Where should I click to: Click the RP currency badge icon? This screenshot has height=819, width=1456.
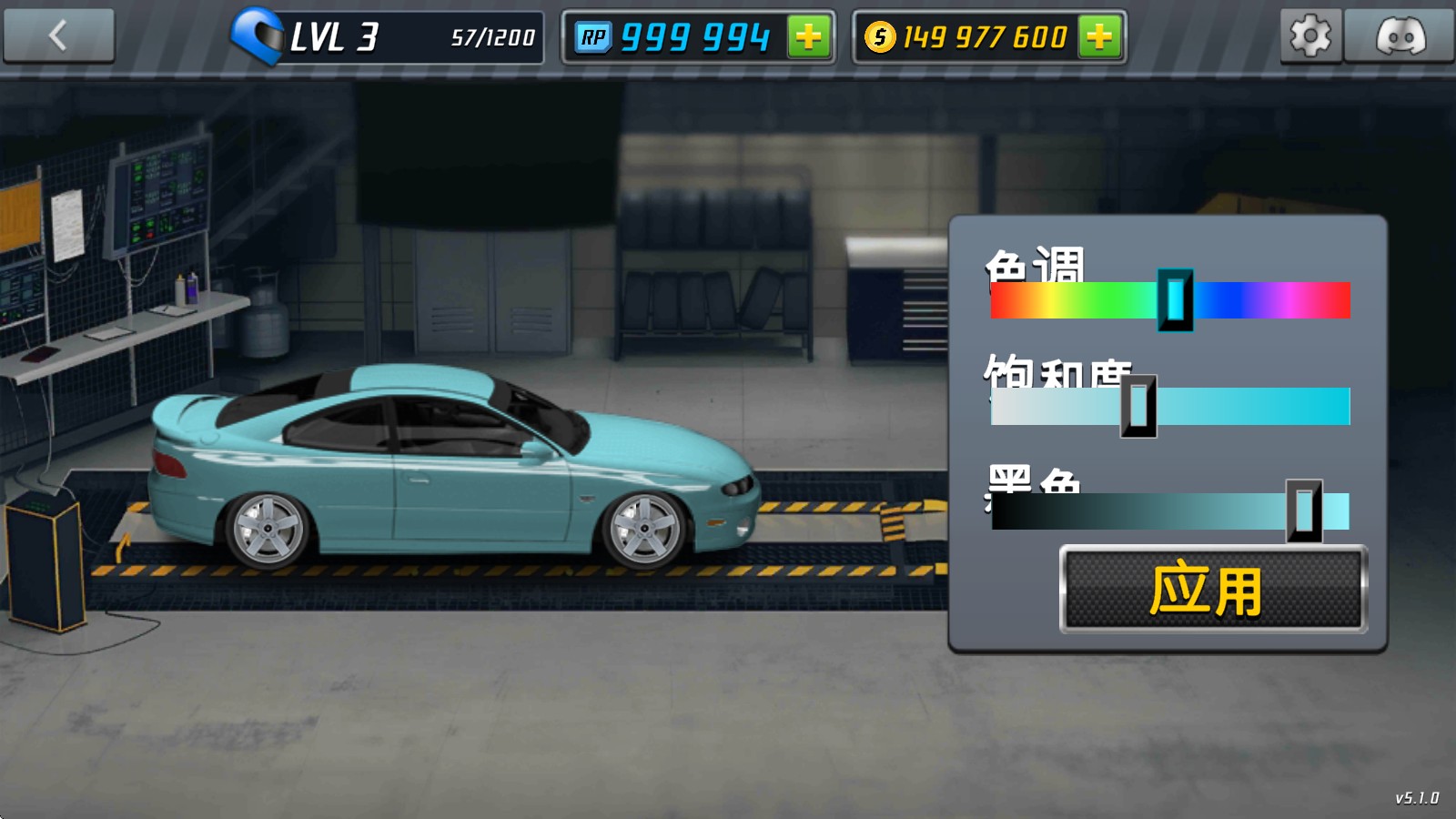click(x=596, y=35)
